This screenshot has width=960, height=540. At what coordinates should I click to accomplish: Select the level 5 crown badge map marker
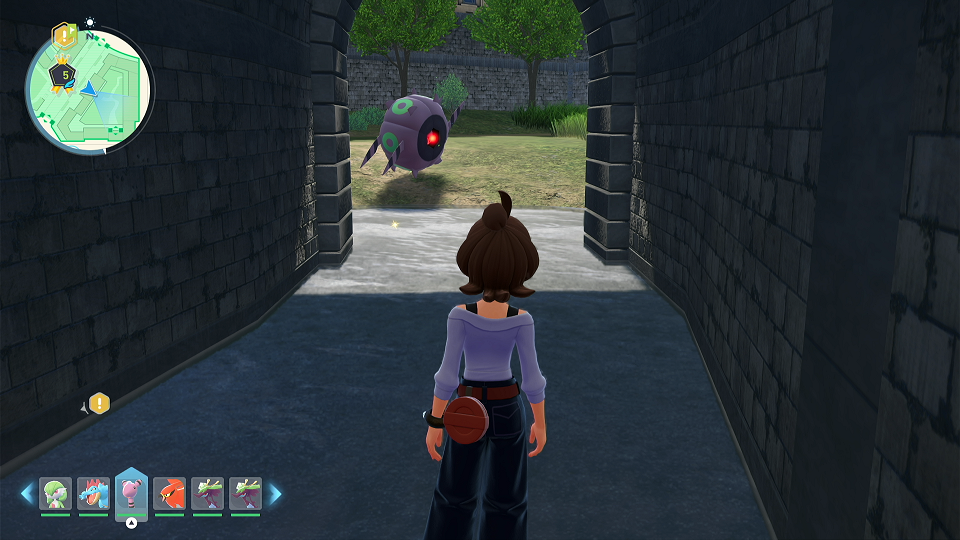[x=65, y=75]
